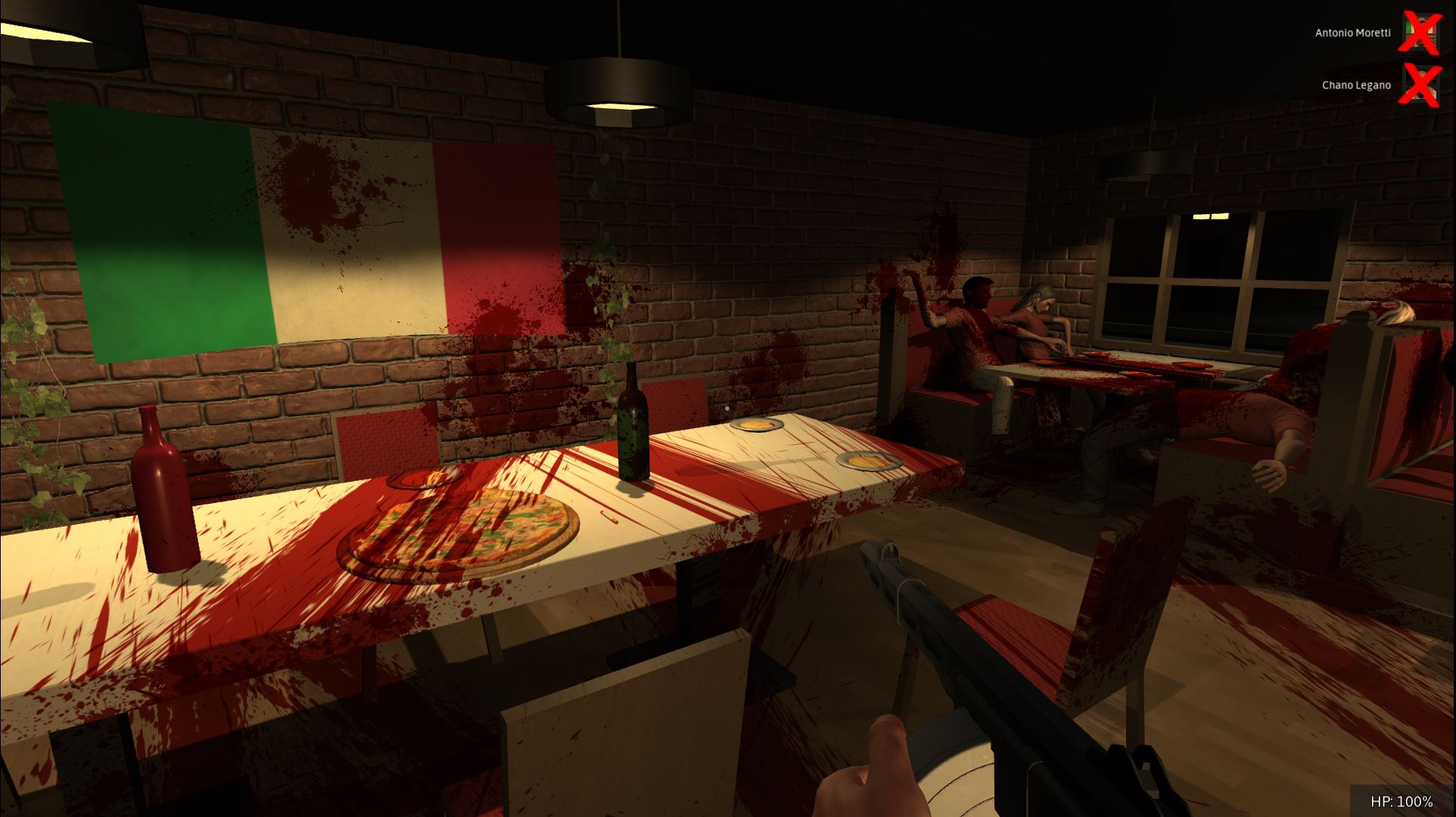Click the crossed-out Chano Legano target portrait
Image resolution: width=1456 pixels, height=817 pixels.
[1421, 85]
